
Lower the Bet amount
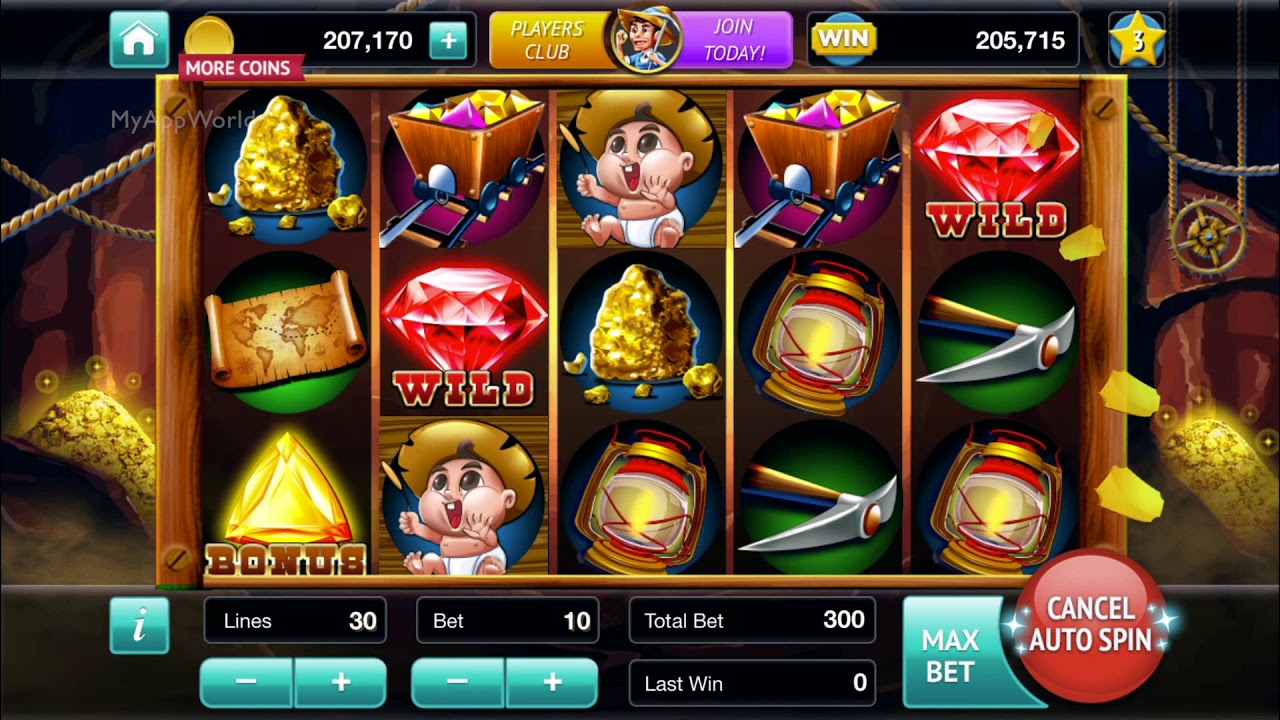[458, 682]
